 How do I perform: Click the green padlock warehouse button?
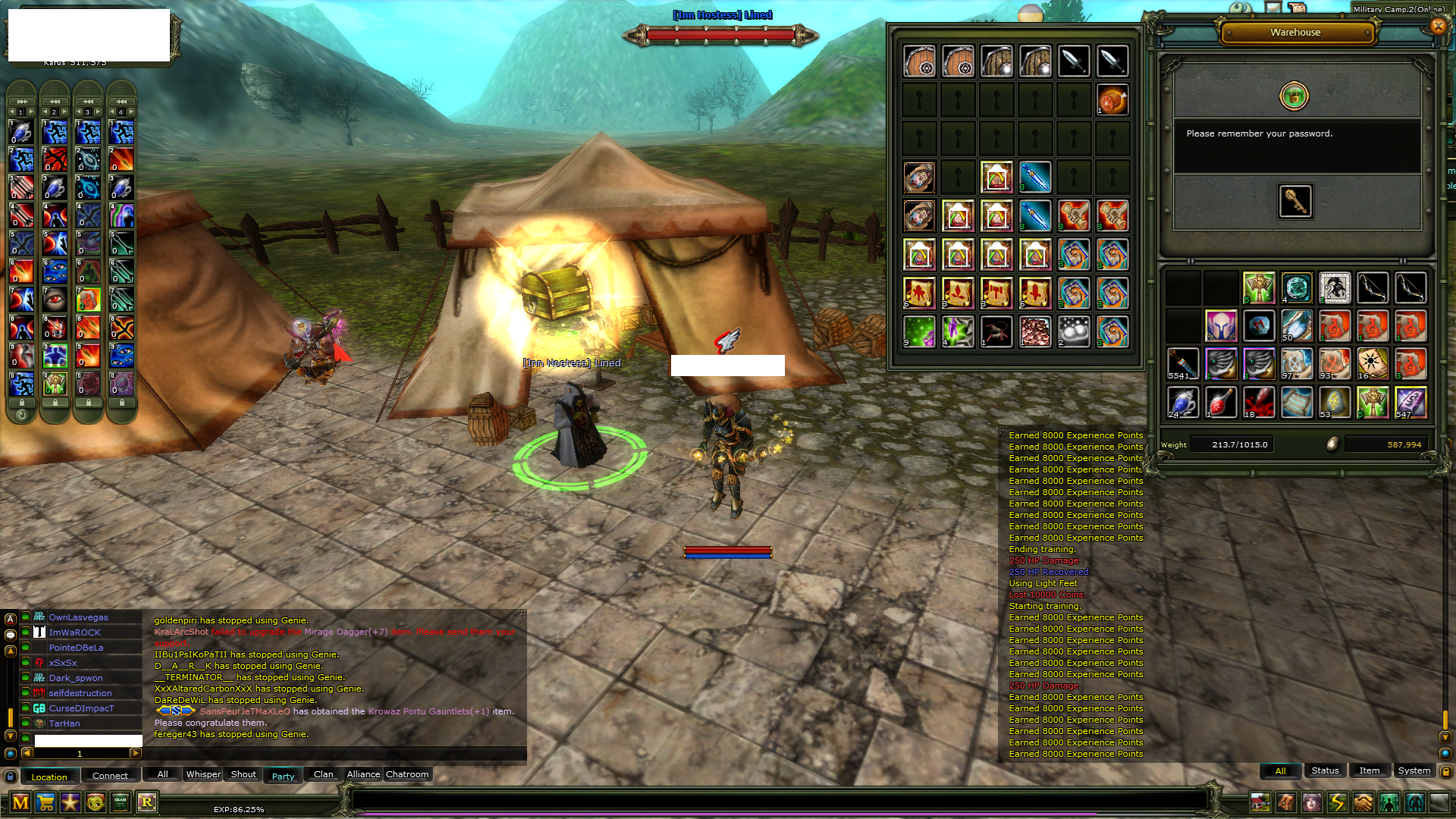pos(1294,96)
